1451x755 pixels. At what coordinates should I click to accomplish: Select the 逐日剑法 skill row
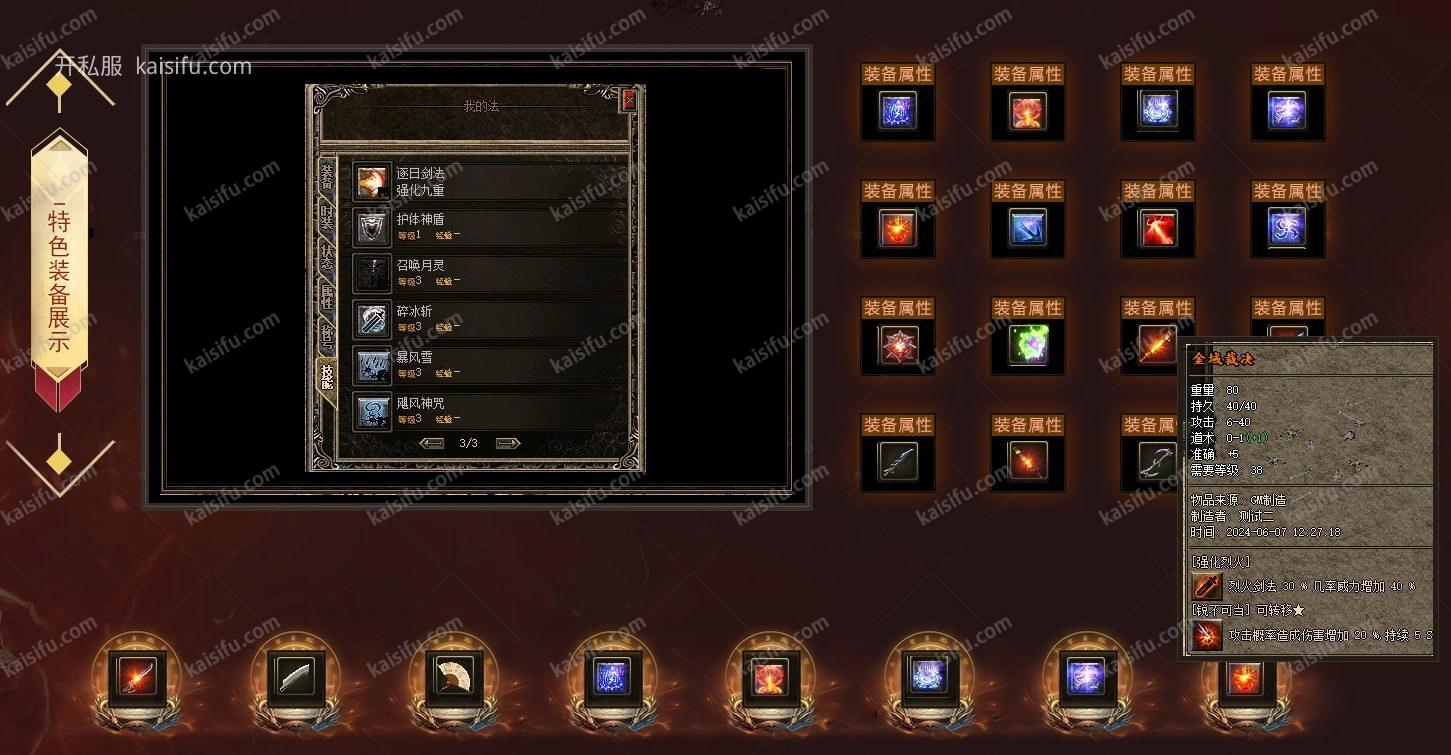490,182
